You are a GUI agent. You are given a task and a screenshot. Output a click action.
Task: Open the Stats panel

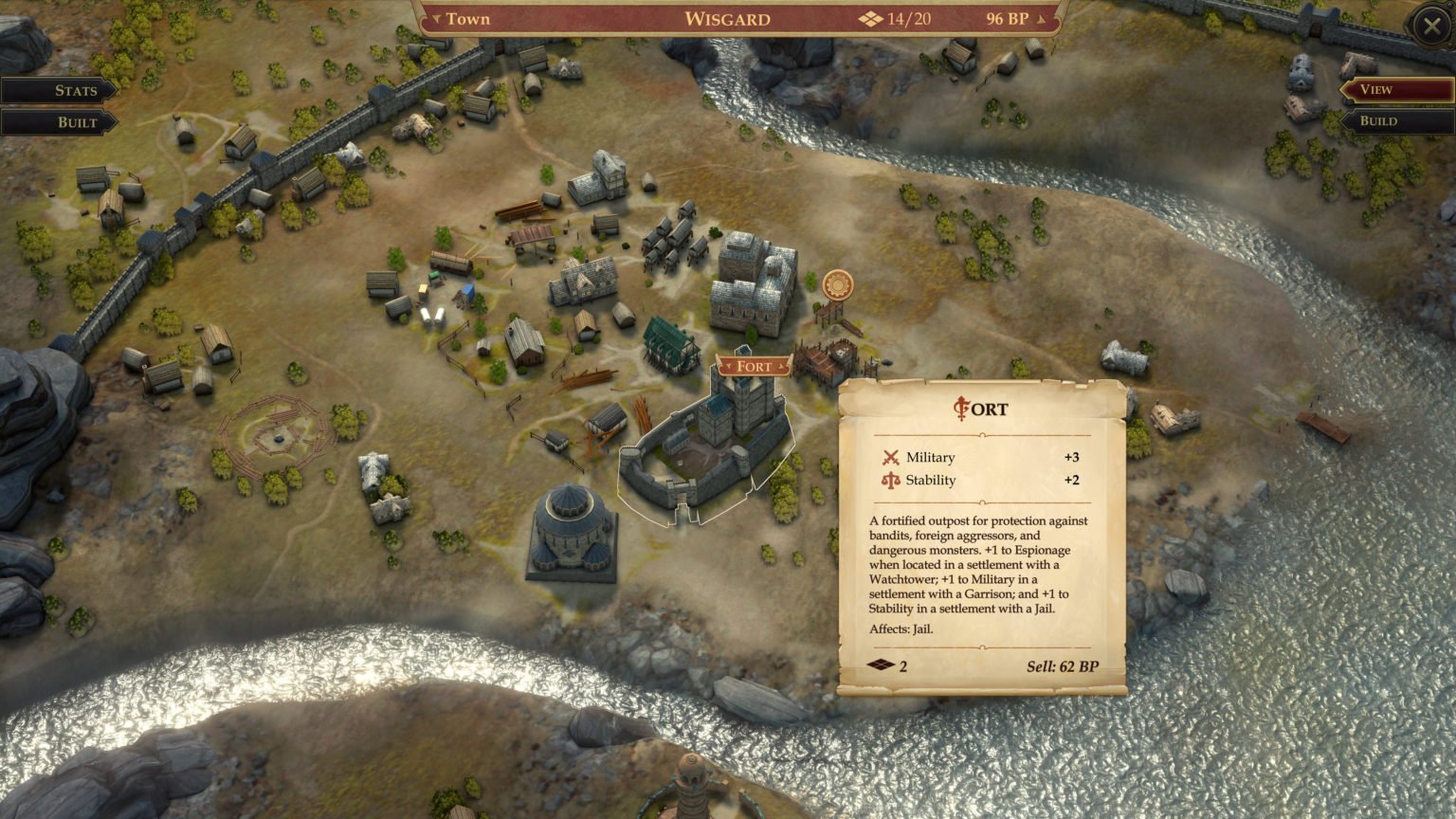click(74, 89)
